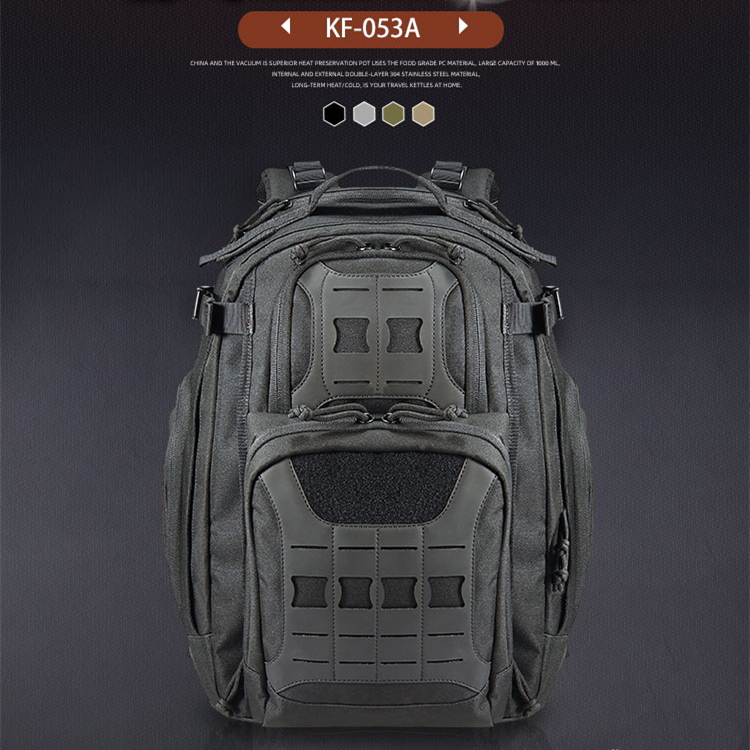Pick the olive green color swatch
The image size is (750, 750).
(x=393, y=114)
